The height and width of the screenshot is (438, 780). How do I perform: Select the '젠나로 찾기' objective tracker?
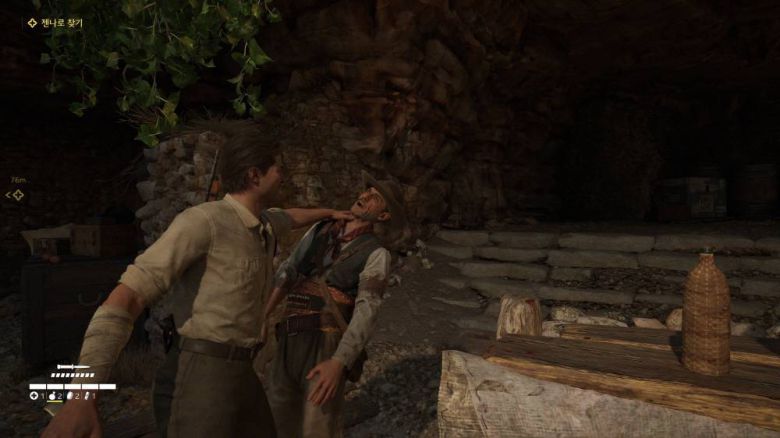click(56, 22)
